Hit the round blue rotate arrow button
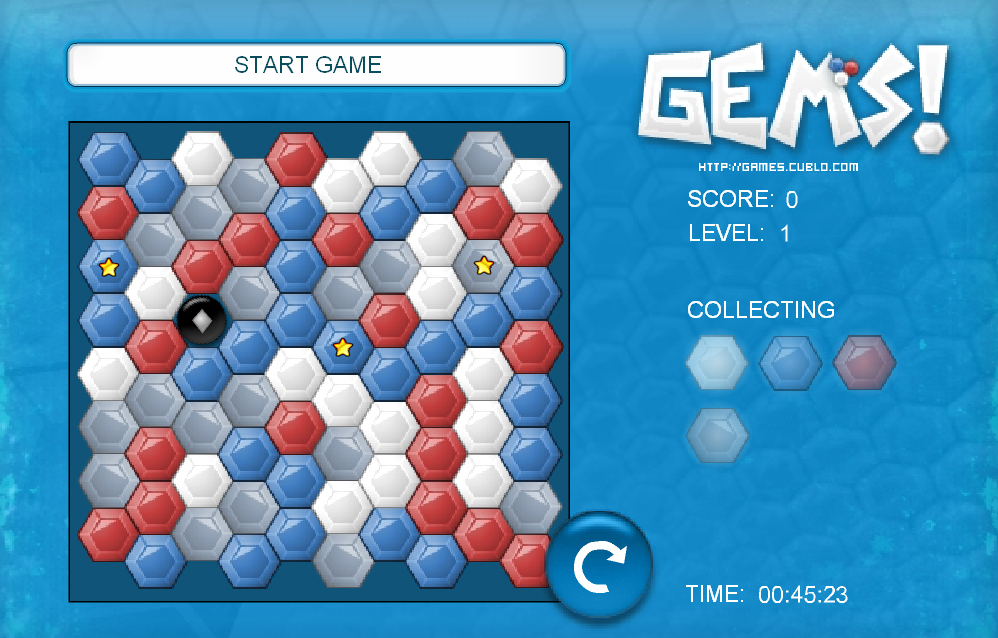The height and width of the screenshot is (638, 998). pyautogui.click(x=599, y=566)
